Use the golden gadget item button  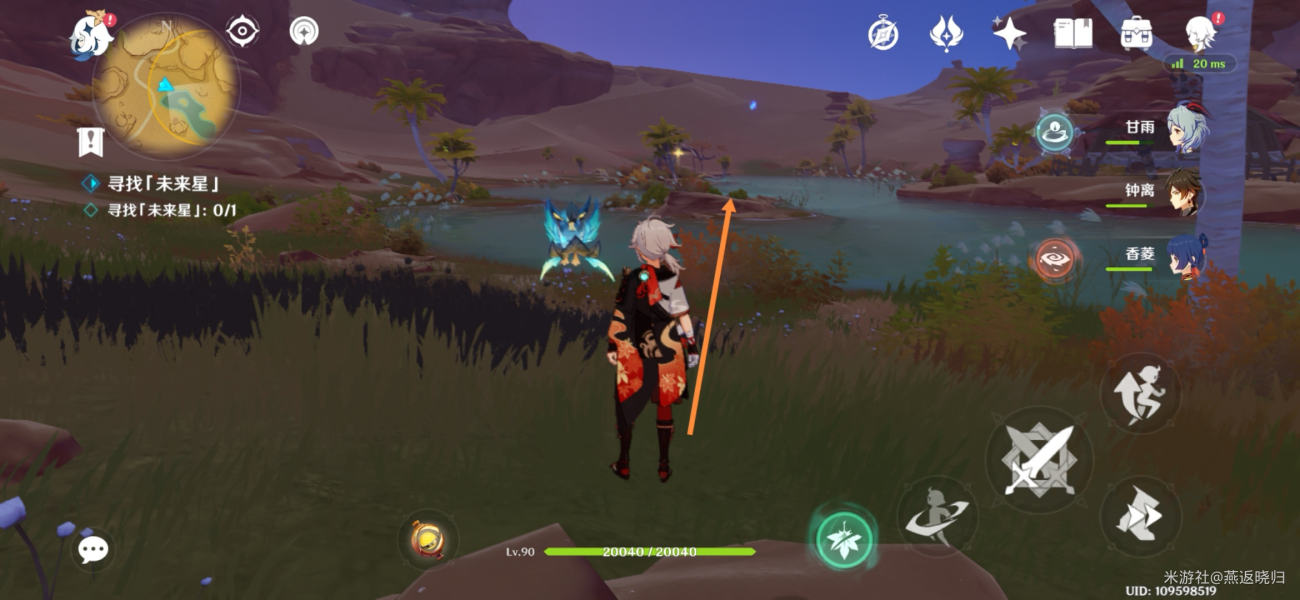[x=429, y=540]
